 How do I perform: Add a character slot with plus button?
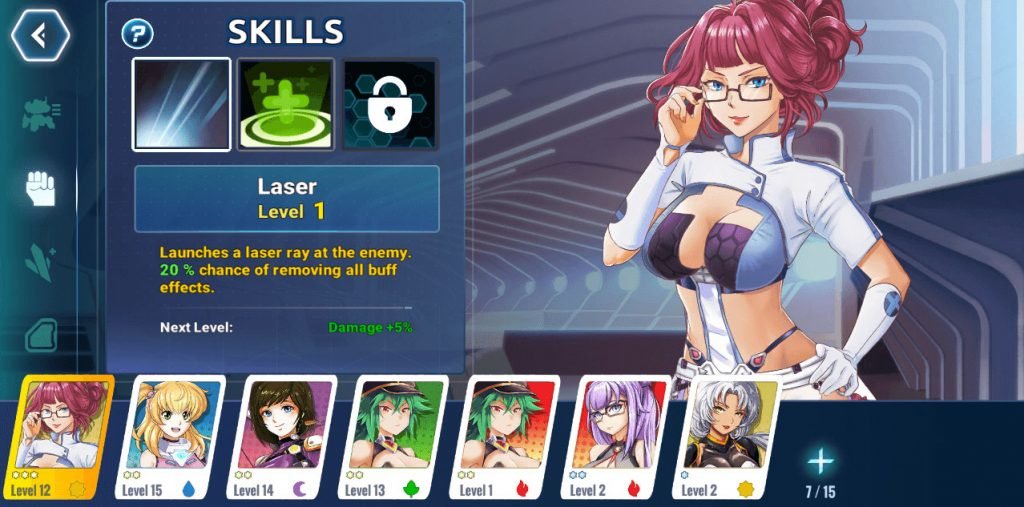pos(820,462)
